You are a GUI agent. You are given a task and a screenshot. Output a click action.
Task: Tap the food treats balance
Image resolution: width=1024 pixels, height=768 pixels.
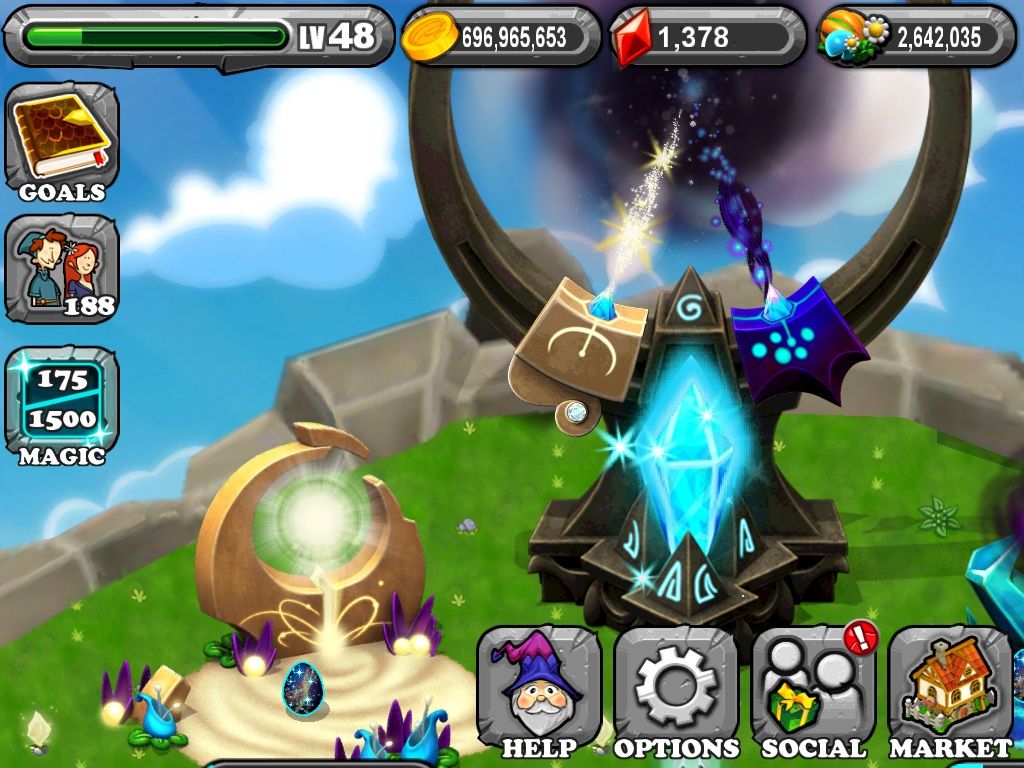pyautogui.click(x=915, y=38)
